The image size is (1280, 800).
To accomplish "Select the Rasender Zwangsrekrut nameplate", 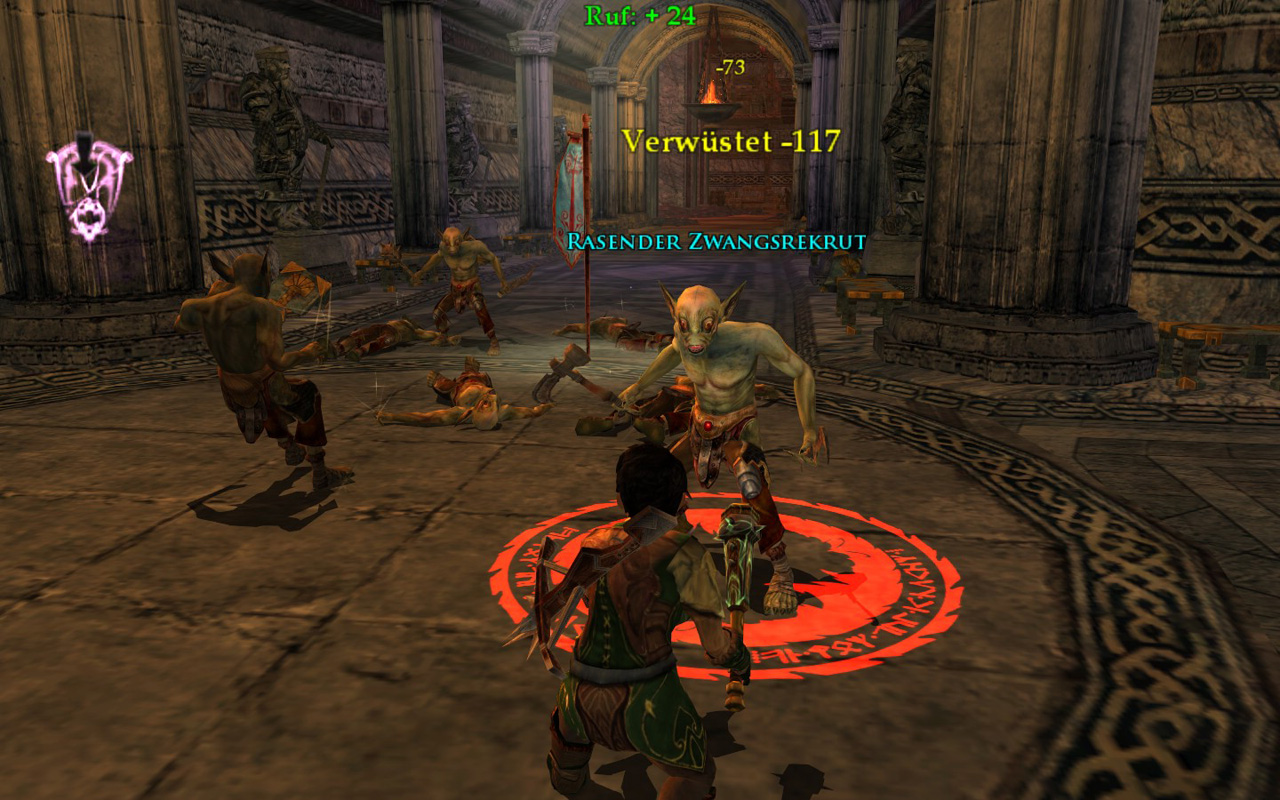I will coord(715,241).
